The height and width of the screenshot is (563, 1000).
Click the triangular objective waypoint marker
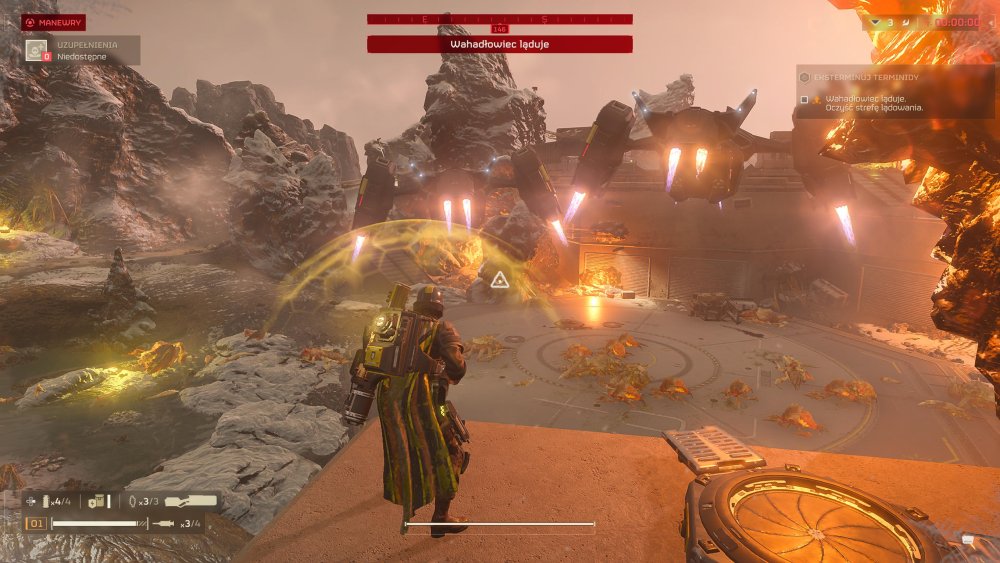pyautogui.click(x=498, y=281)
